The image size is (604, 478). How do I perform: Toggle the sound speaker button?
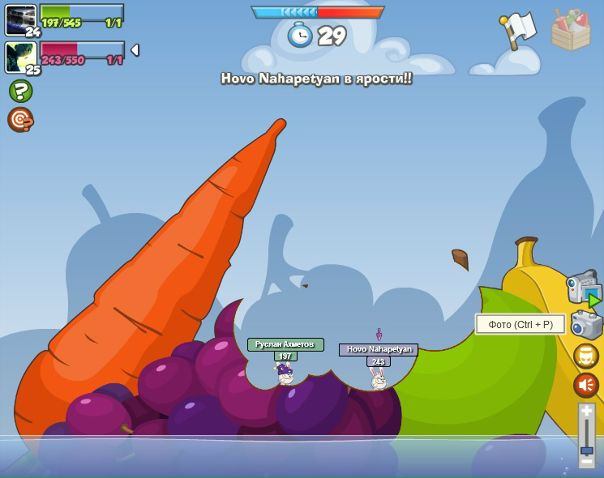[x=586, y=384]
